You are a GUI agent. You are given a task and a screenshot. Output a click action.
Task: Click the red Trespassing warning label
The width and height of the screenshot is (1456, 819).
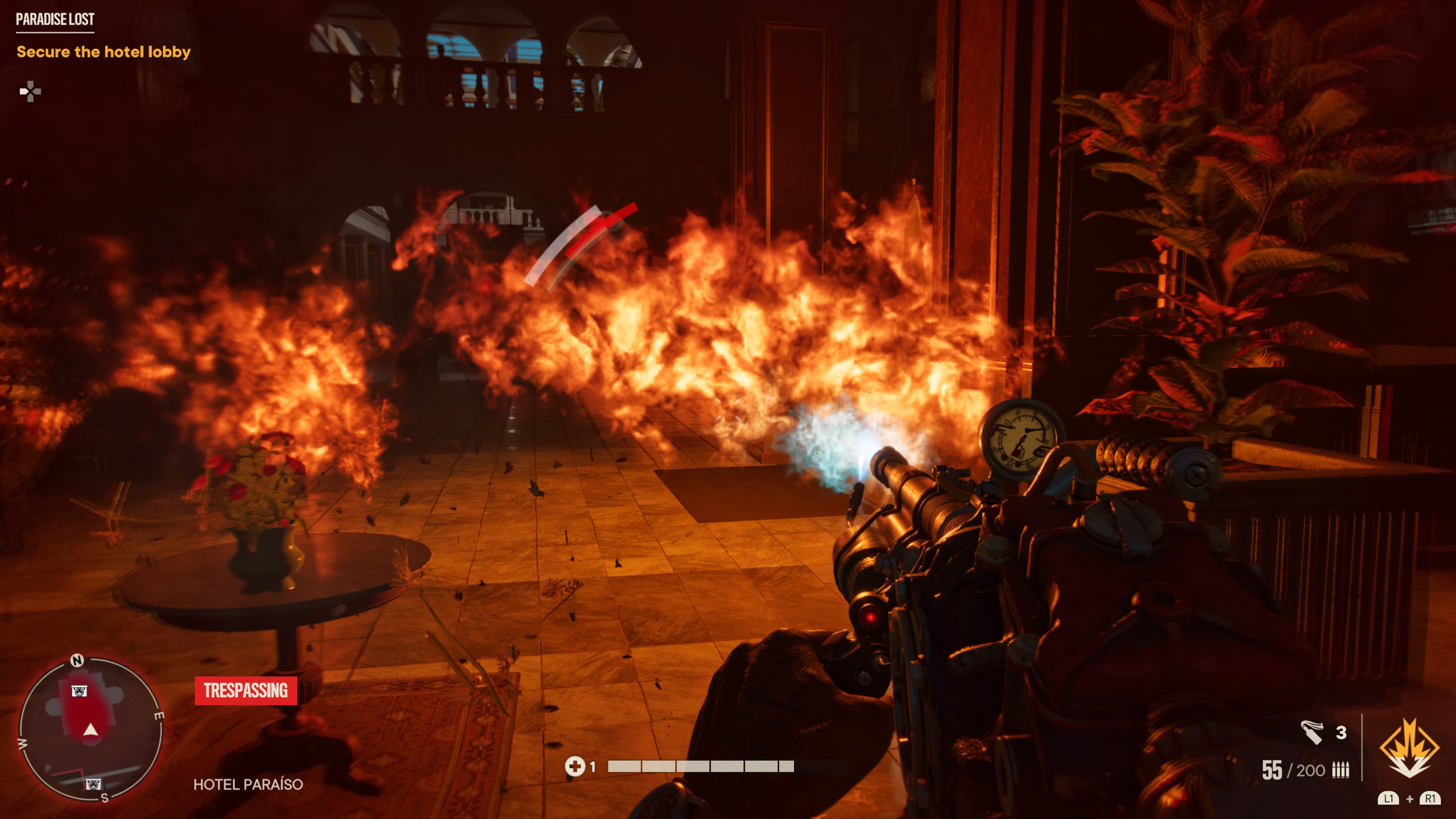(x=246, y=691)
